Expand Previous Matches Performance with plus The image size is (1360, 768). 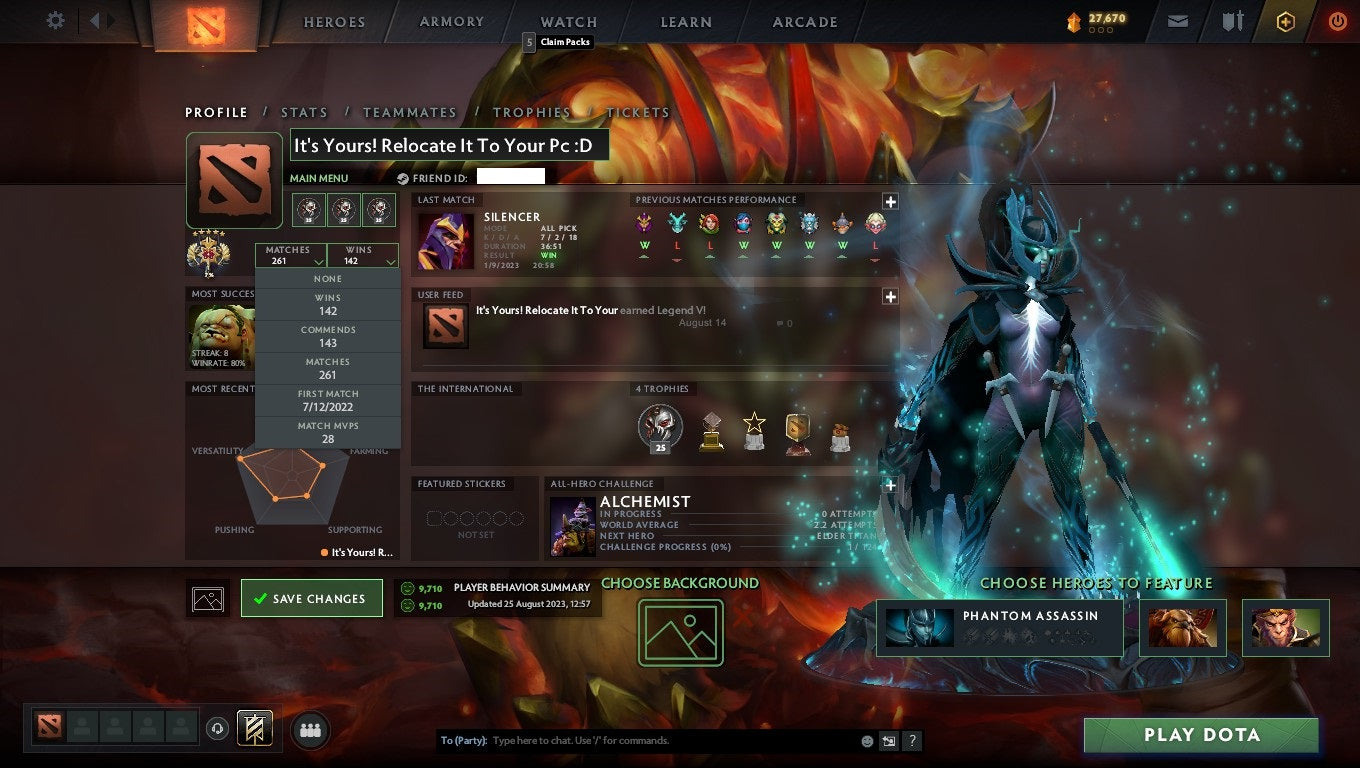coord(889,200)
